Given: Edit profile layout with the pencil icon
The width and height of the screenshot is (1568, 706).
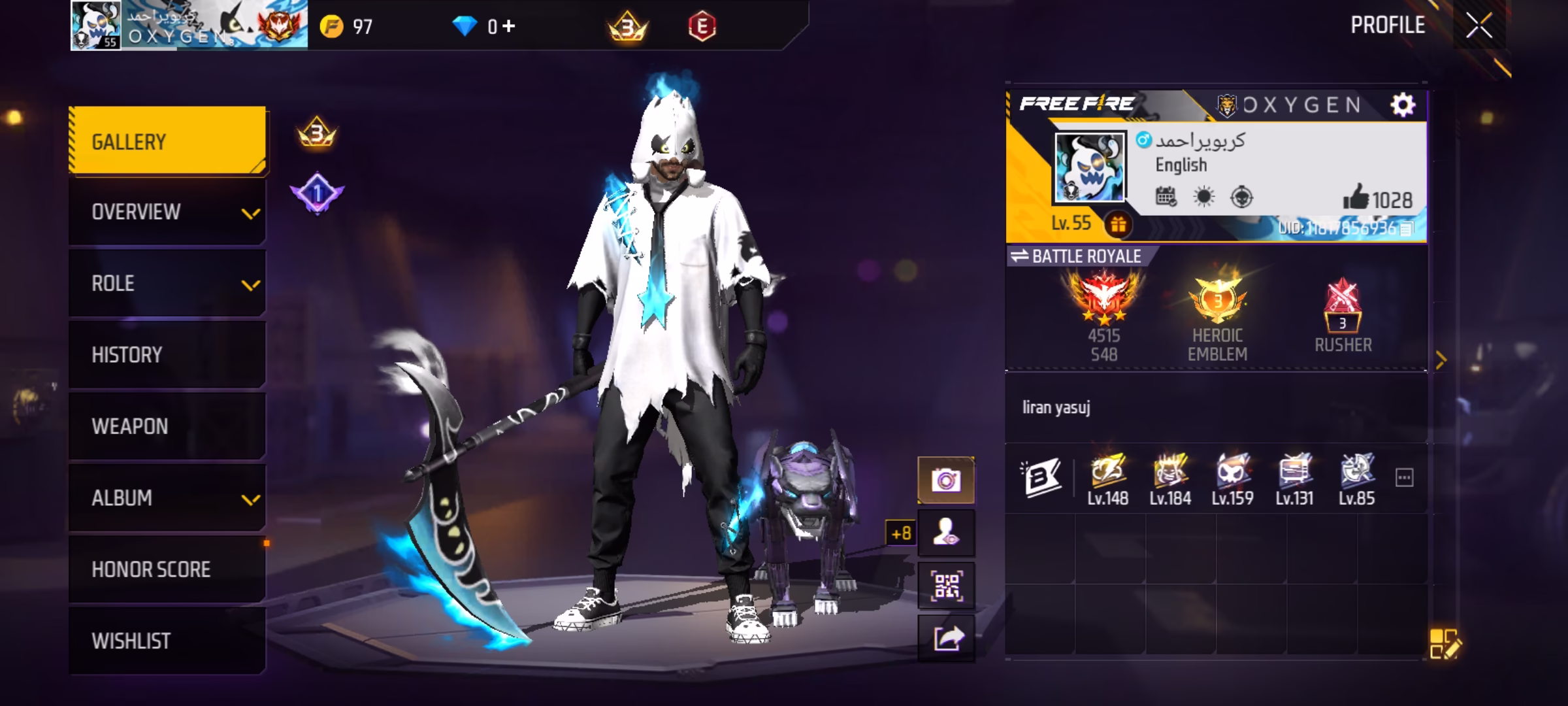Looking at the screenshot, I should point(1444,644).
